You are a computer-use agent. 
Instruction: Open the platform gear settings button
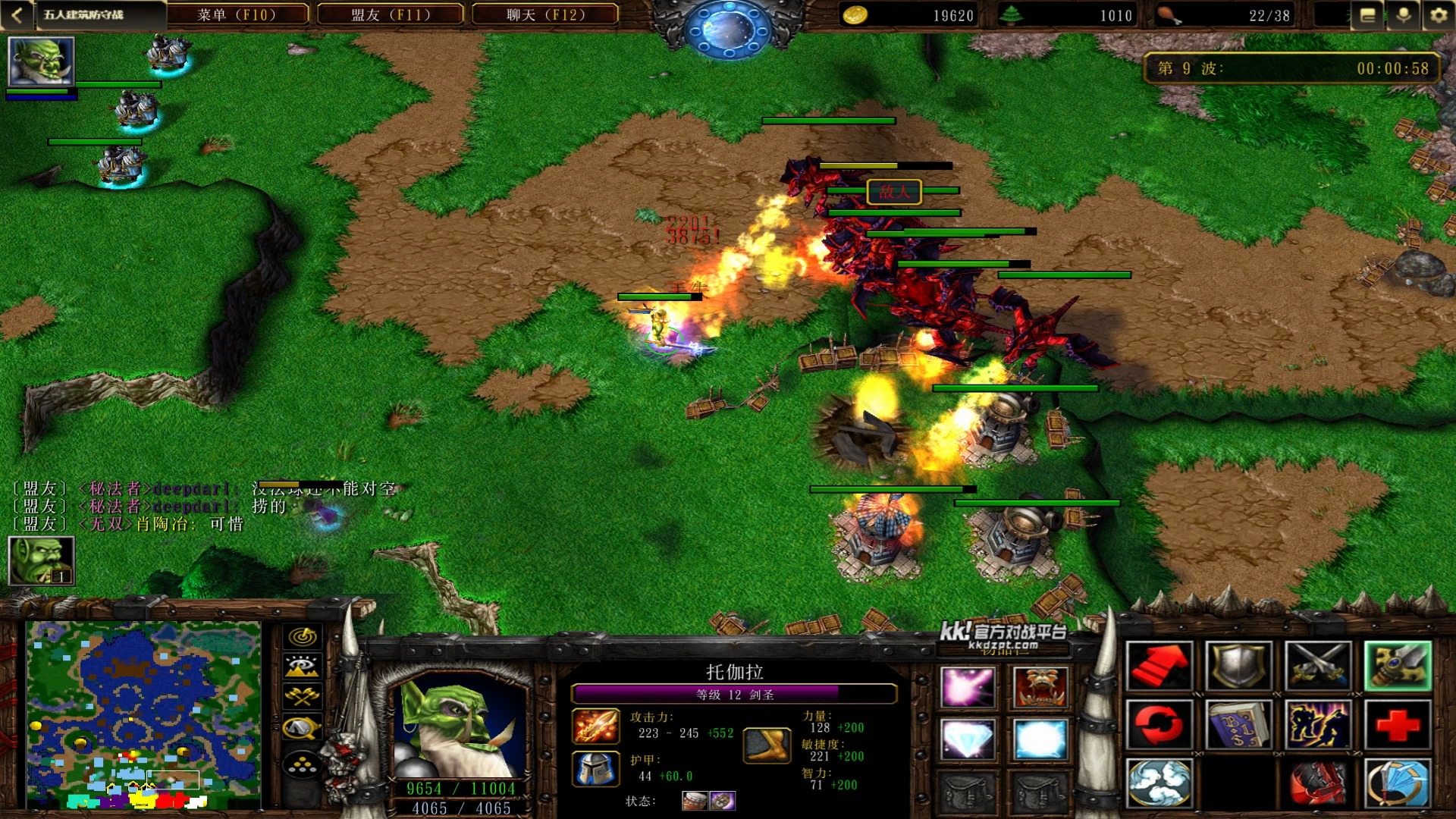pos(1438,15)
